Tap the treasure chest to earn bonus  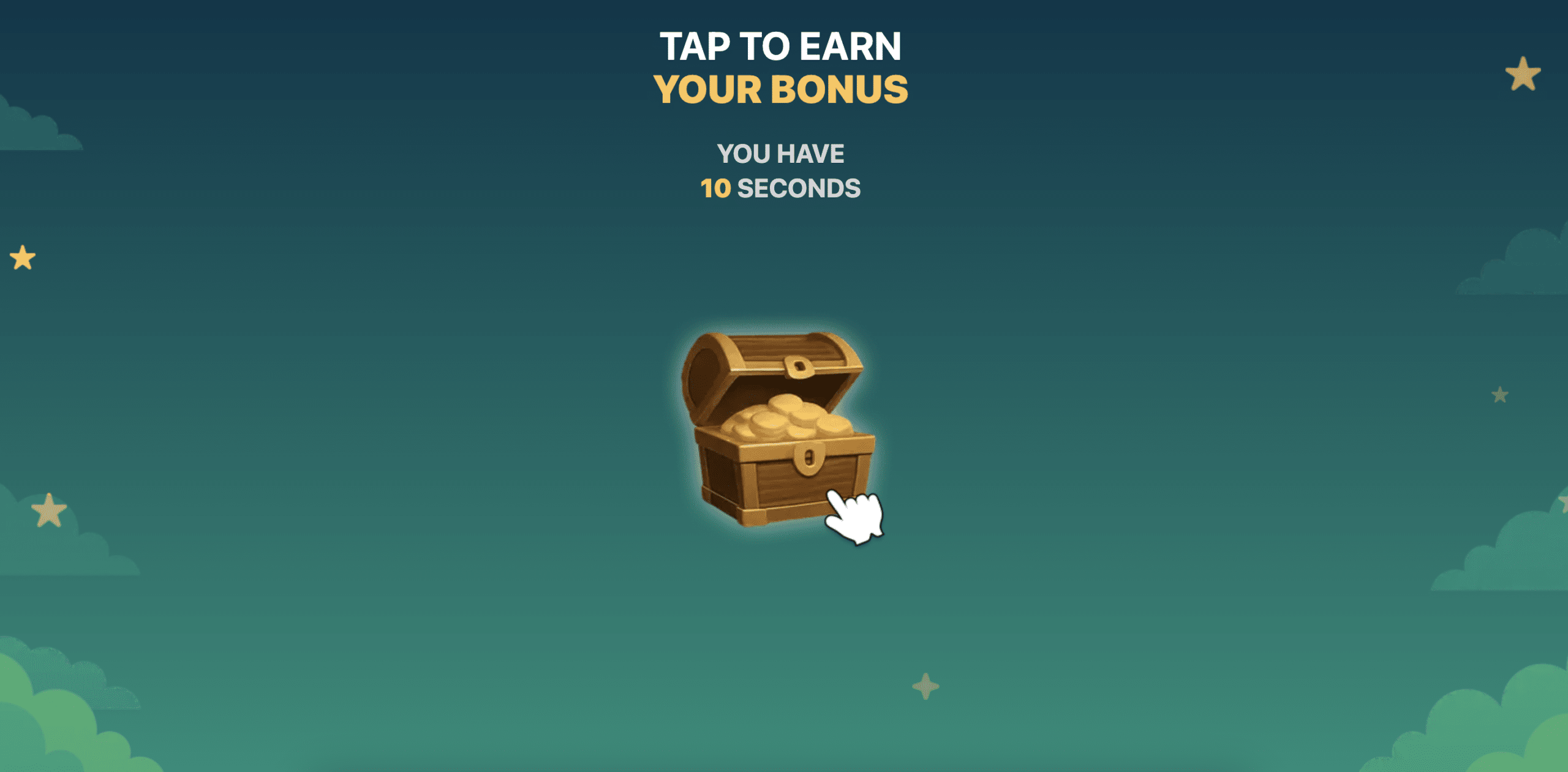778,429
